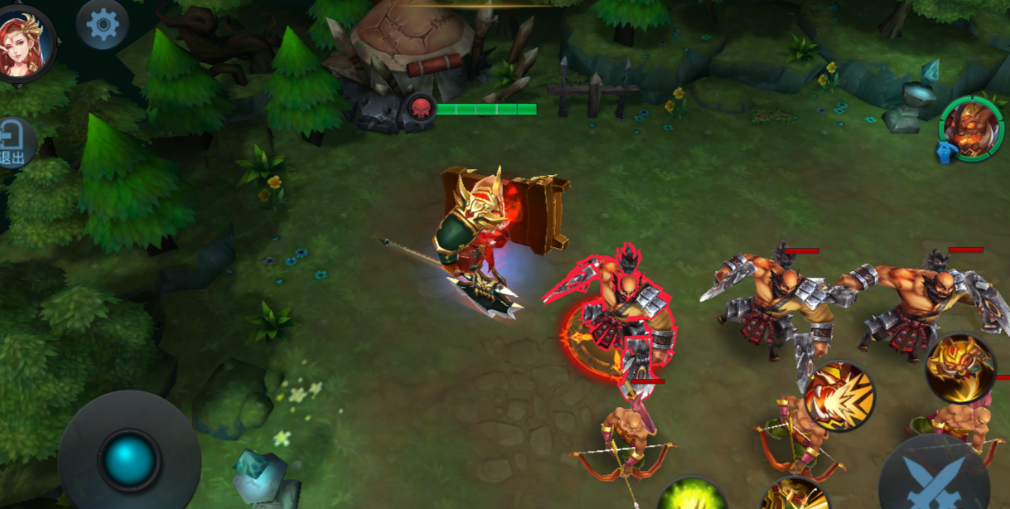This screenshot has width=1010, height=509.
Task: Trigger the green glowing skill
Action: (x=692, y=496)
